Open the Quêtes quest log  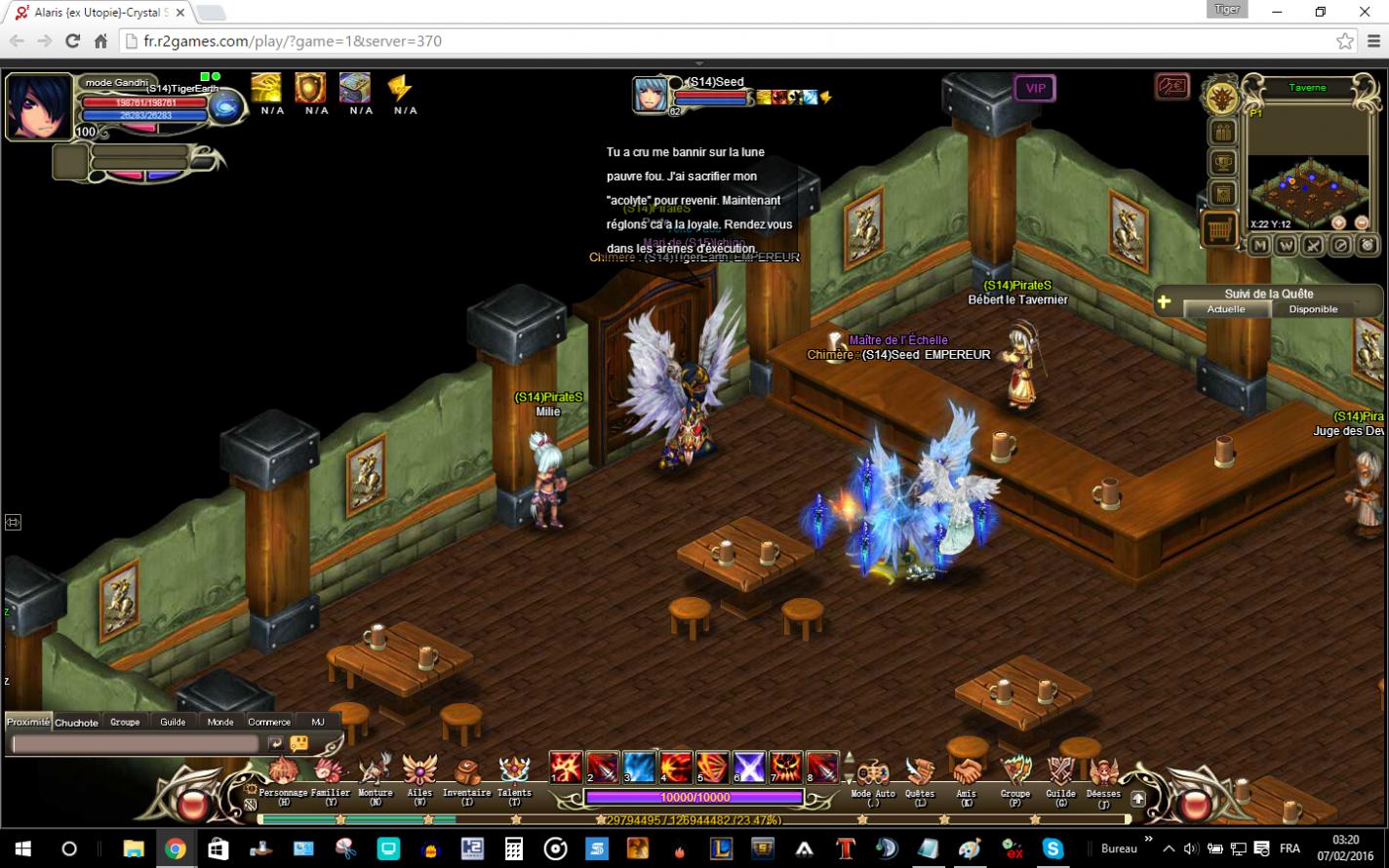(919, 773)
